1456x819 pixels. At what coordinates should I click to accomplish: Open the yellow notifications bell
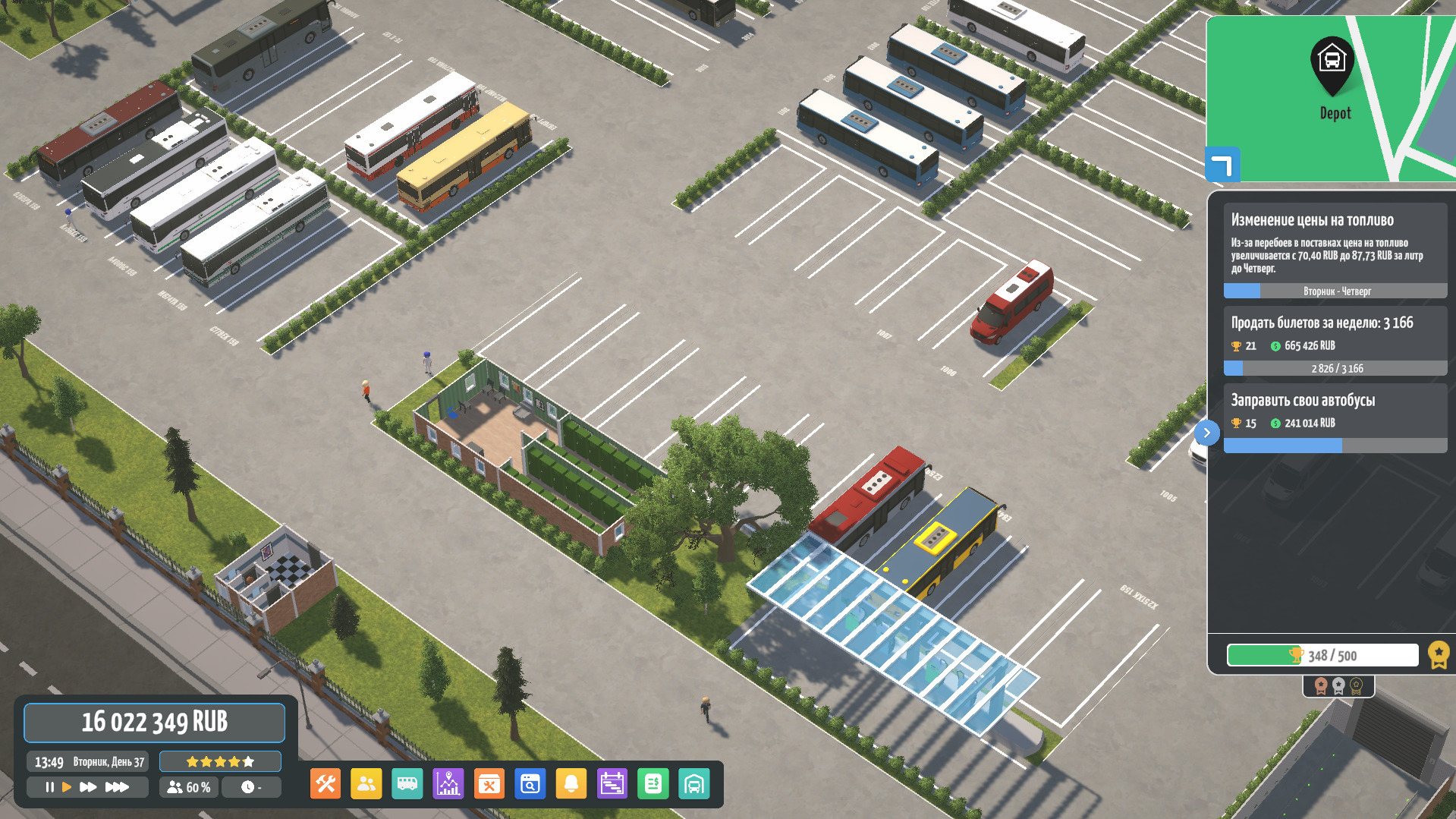[x=571, y=784]
